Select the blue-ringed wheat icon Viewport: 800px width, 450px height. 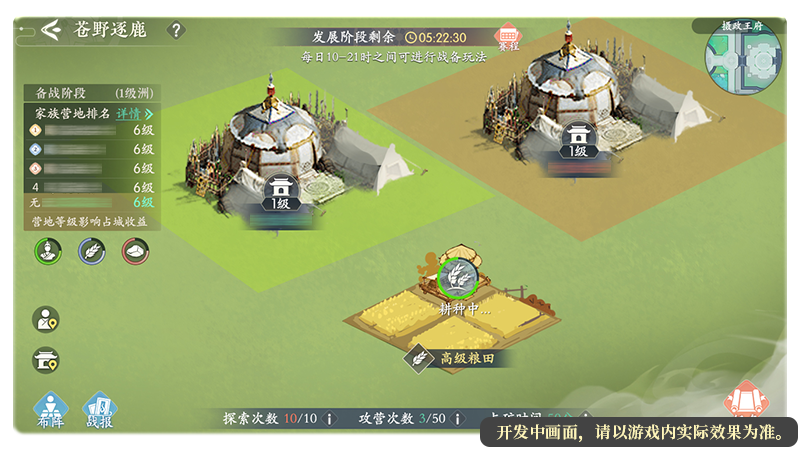(92, 251)
